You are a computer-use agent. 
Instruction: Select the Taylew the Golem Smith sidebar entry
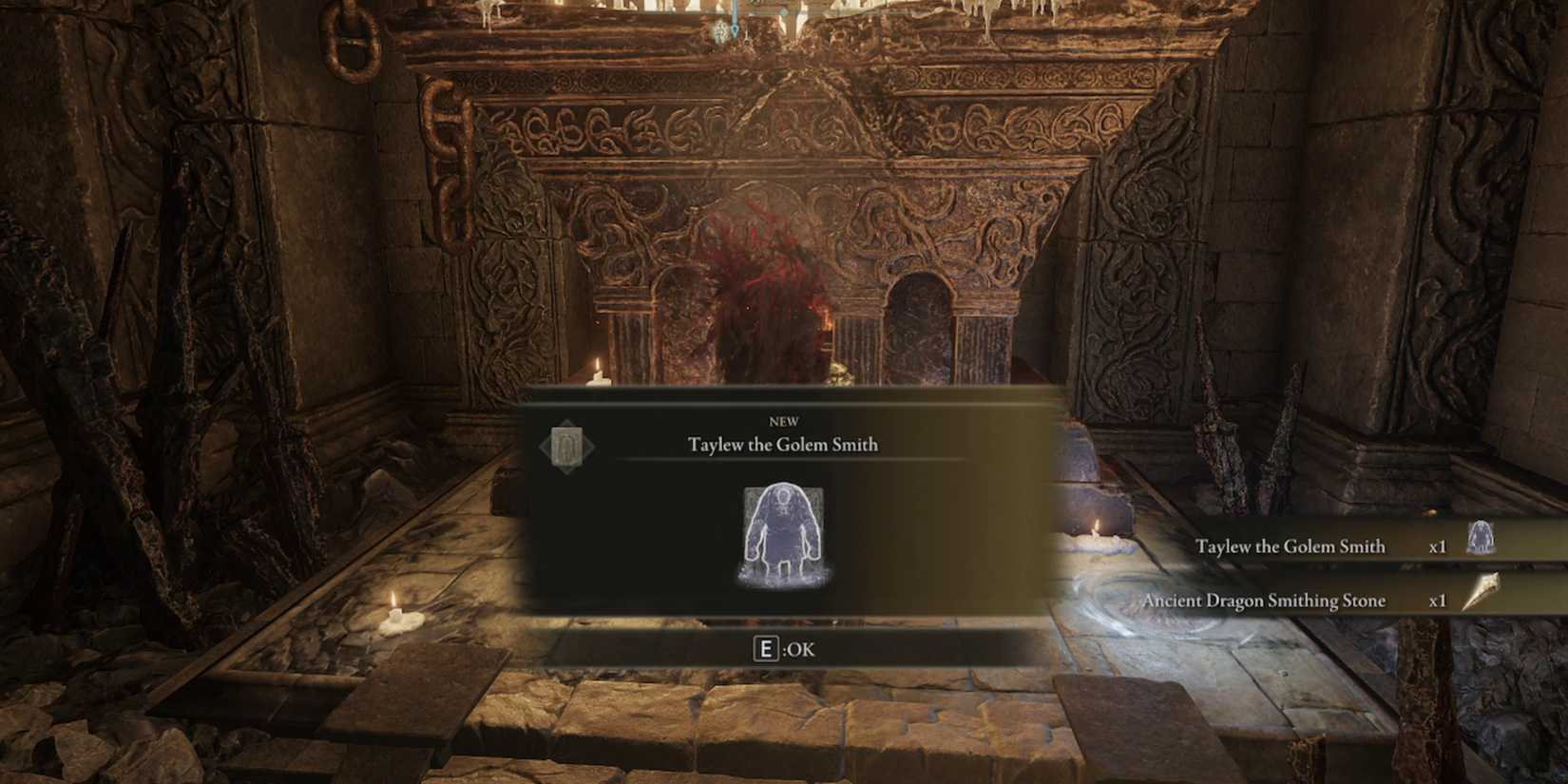[1292, 545]
